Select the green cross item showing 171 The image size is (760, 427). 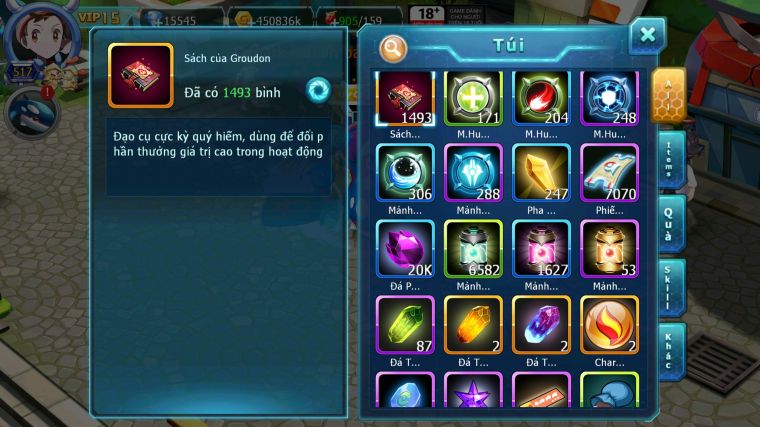[x=473, y=98]
